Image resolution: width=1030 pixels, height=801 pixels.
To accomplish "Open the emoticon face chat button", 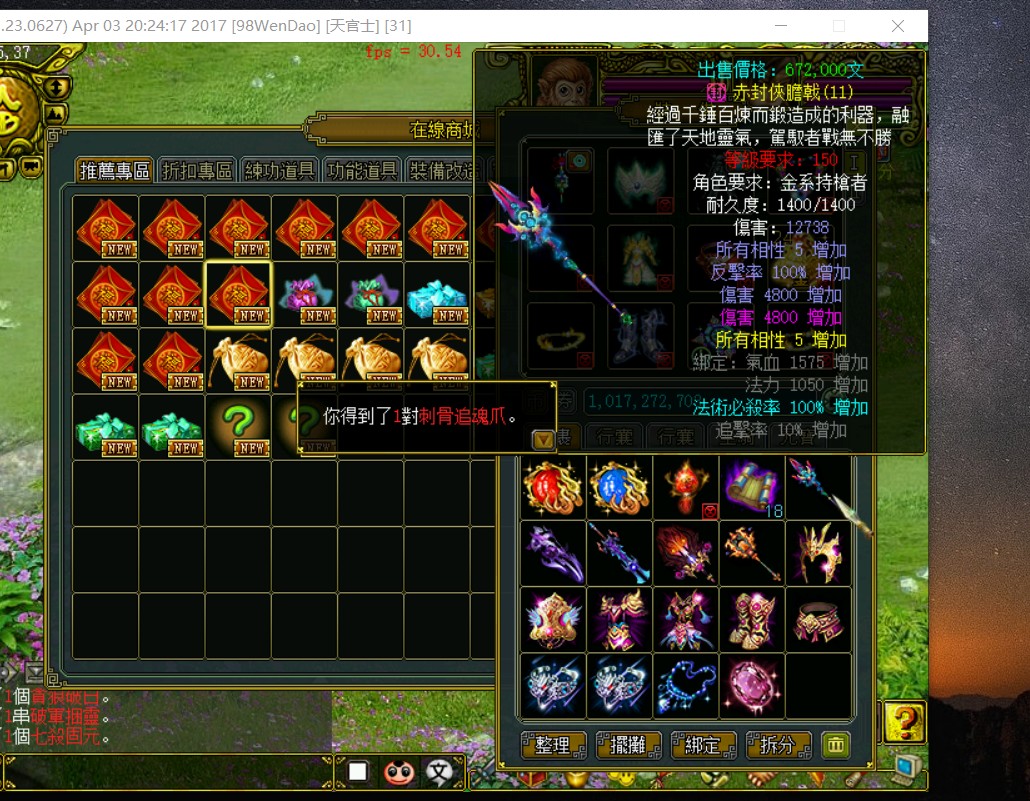I will [399, 771].
